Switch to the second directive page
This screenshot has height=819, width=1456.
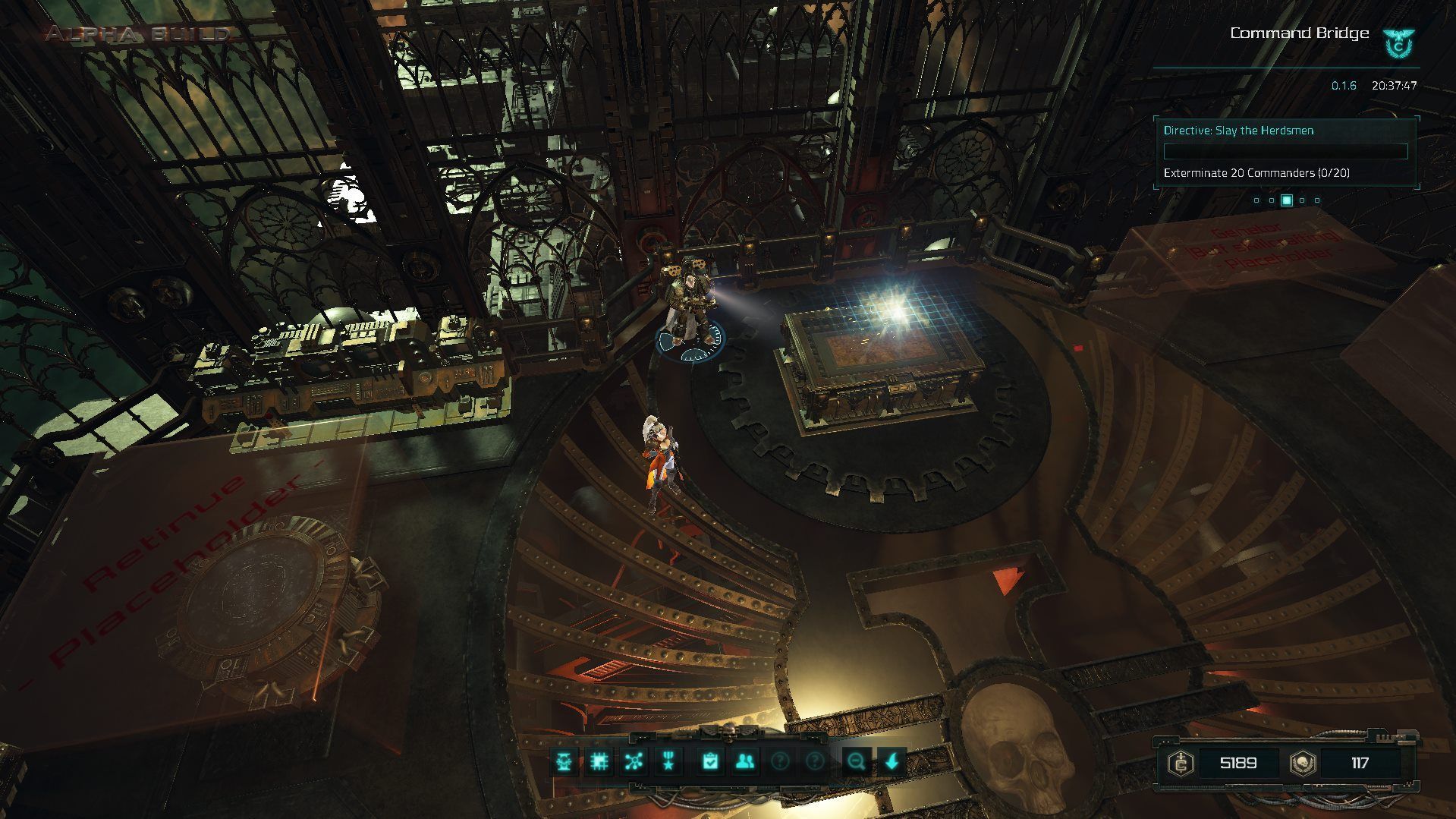coord(1272,200)
